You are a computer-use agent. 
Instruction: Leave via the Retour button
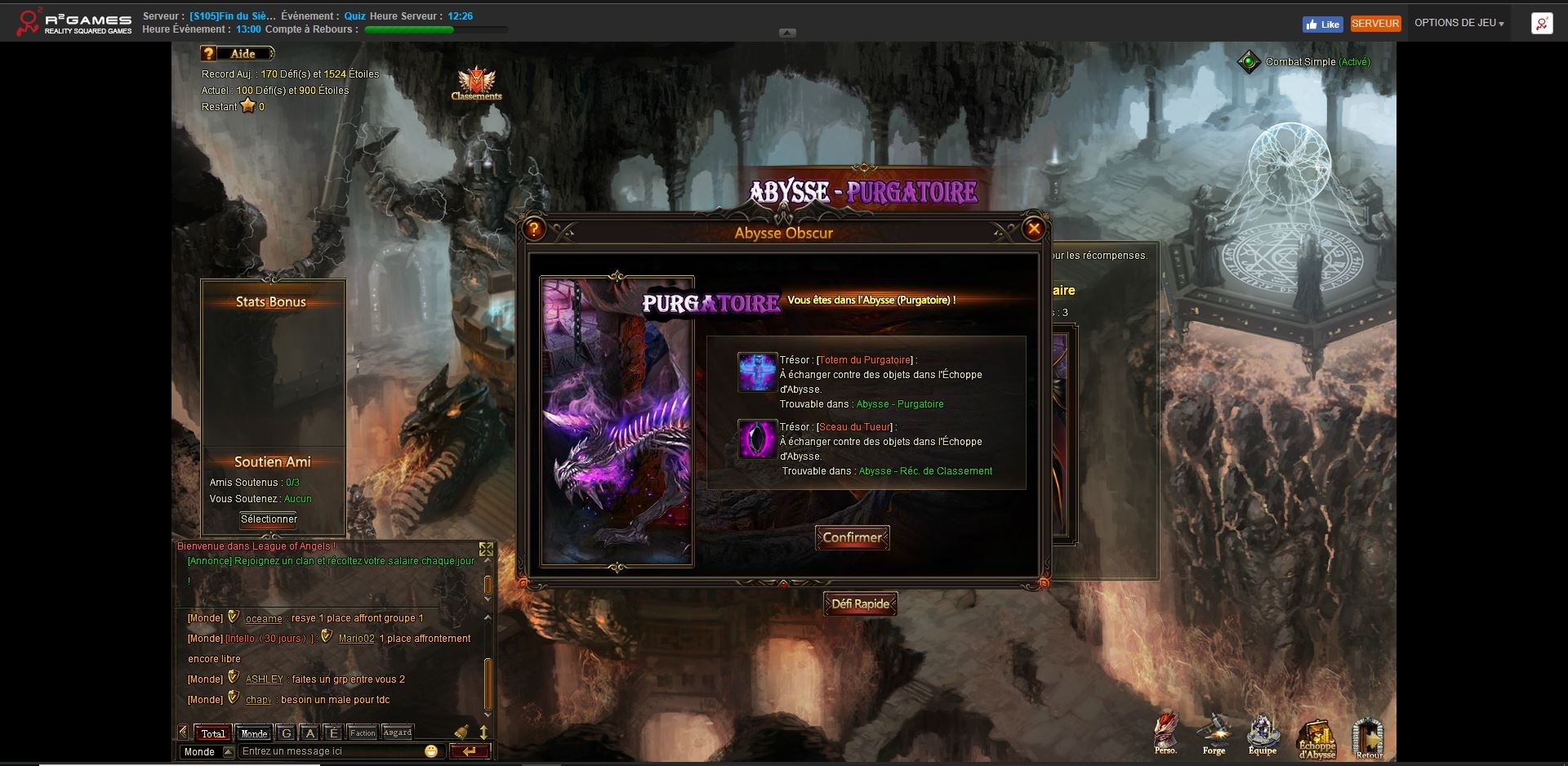click(1369, 737)
